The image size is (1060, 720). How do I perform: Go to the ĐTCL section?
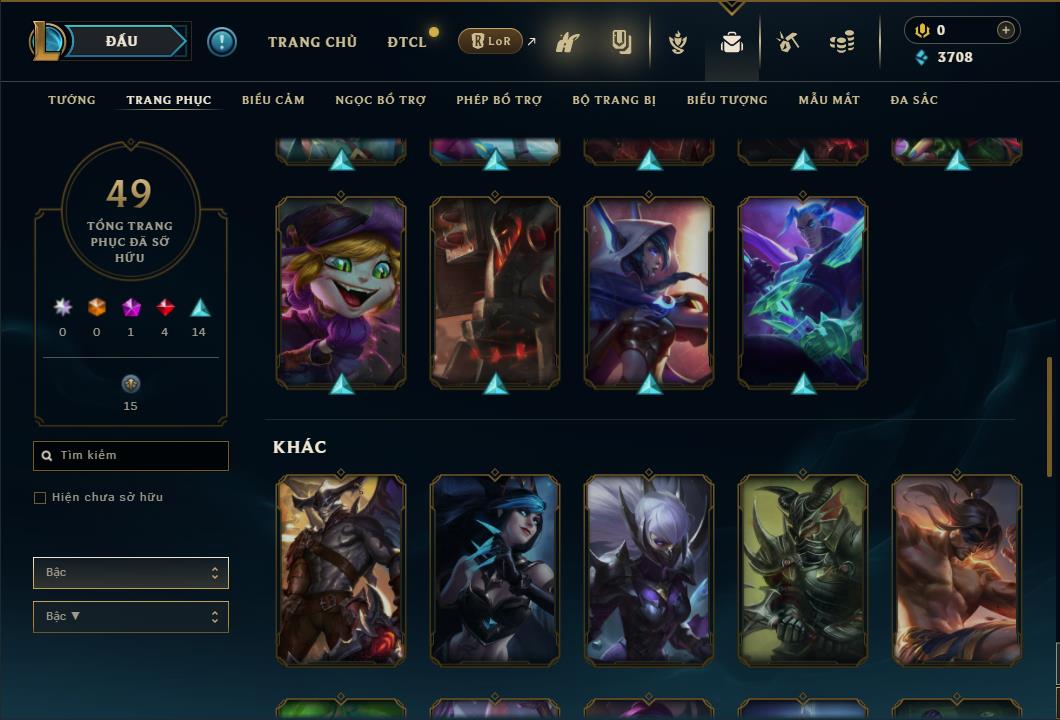click(x=407, y=42)
